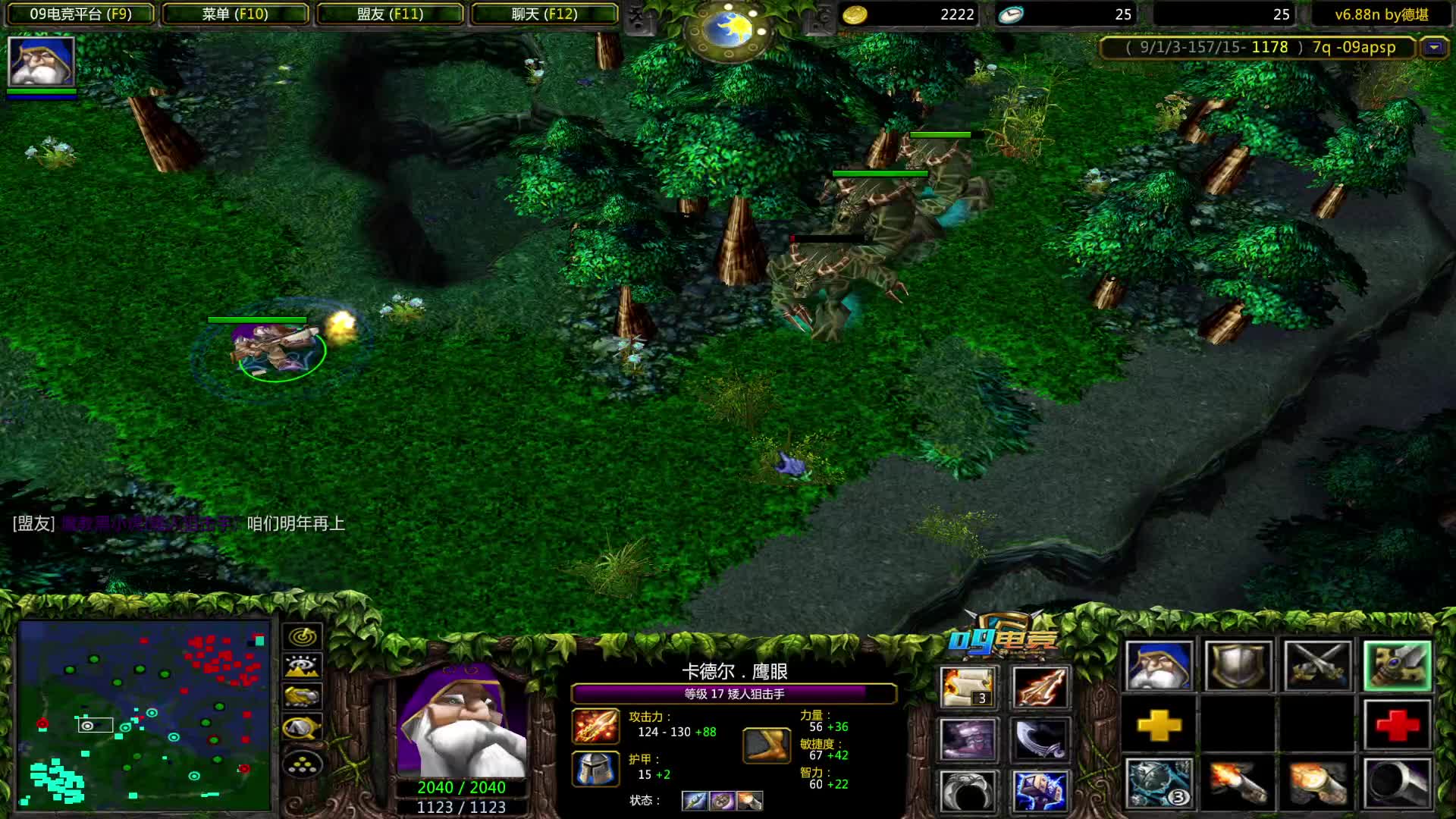This screenshot has height=819, width=1456.
Task: Activate the minimap signal ping button
Action: point(303,636)
